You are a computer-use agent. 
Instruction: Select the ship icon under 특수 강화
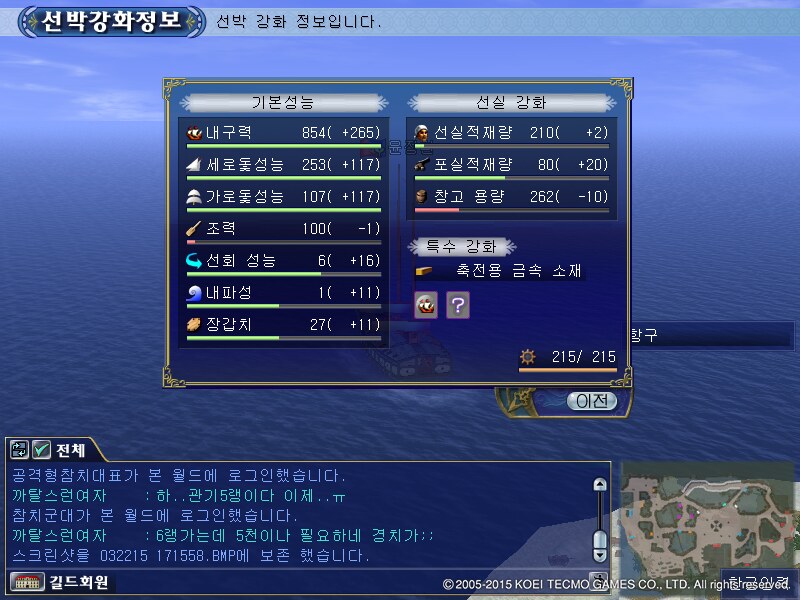pos(427,305)
